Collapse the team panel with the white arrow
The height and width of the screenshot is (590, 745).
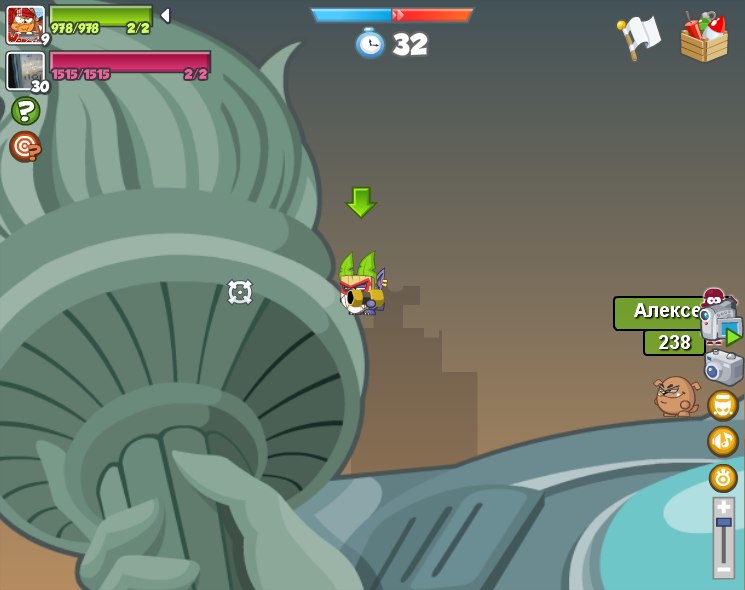[x=165, y=15]
